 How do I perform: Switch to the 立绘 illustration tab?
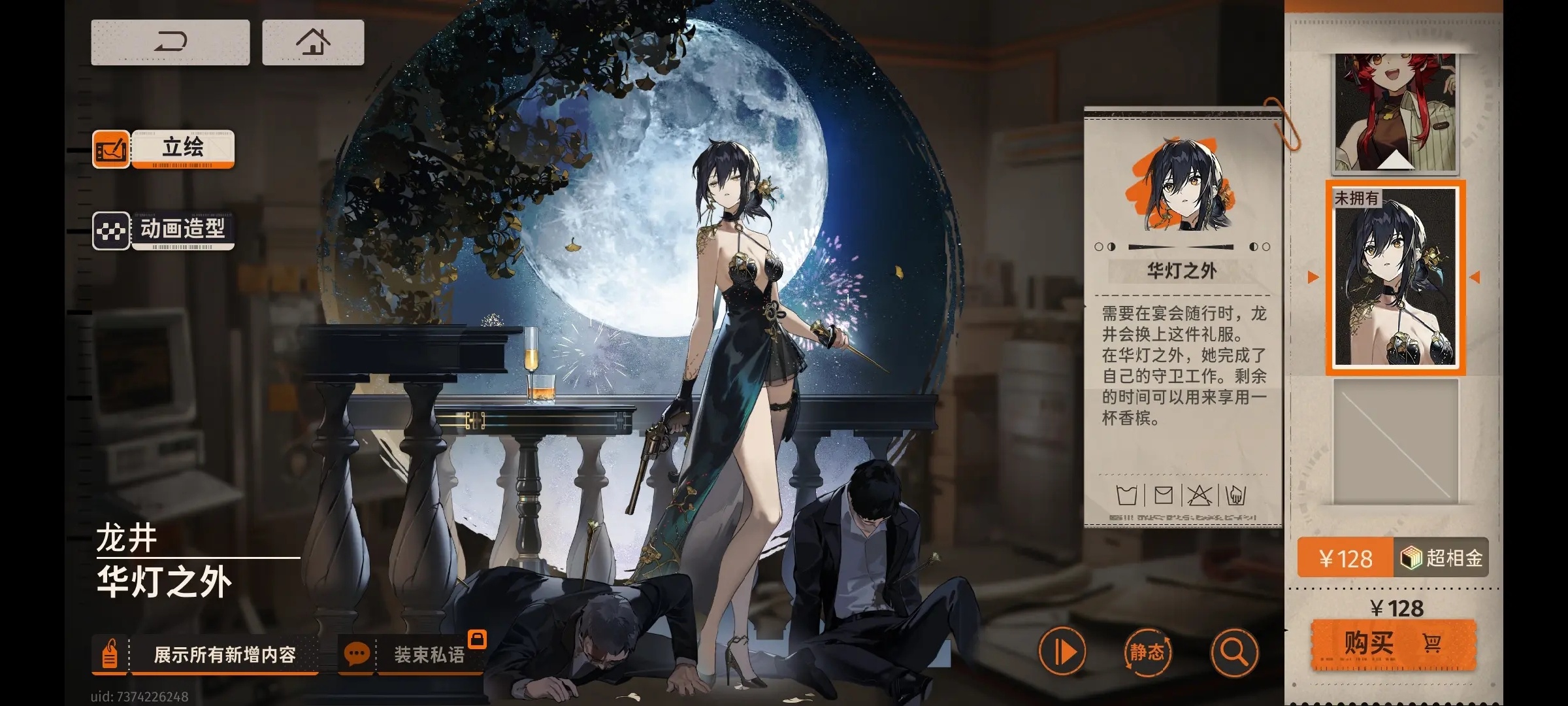(182, 148)
